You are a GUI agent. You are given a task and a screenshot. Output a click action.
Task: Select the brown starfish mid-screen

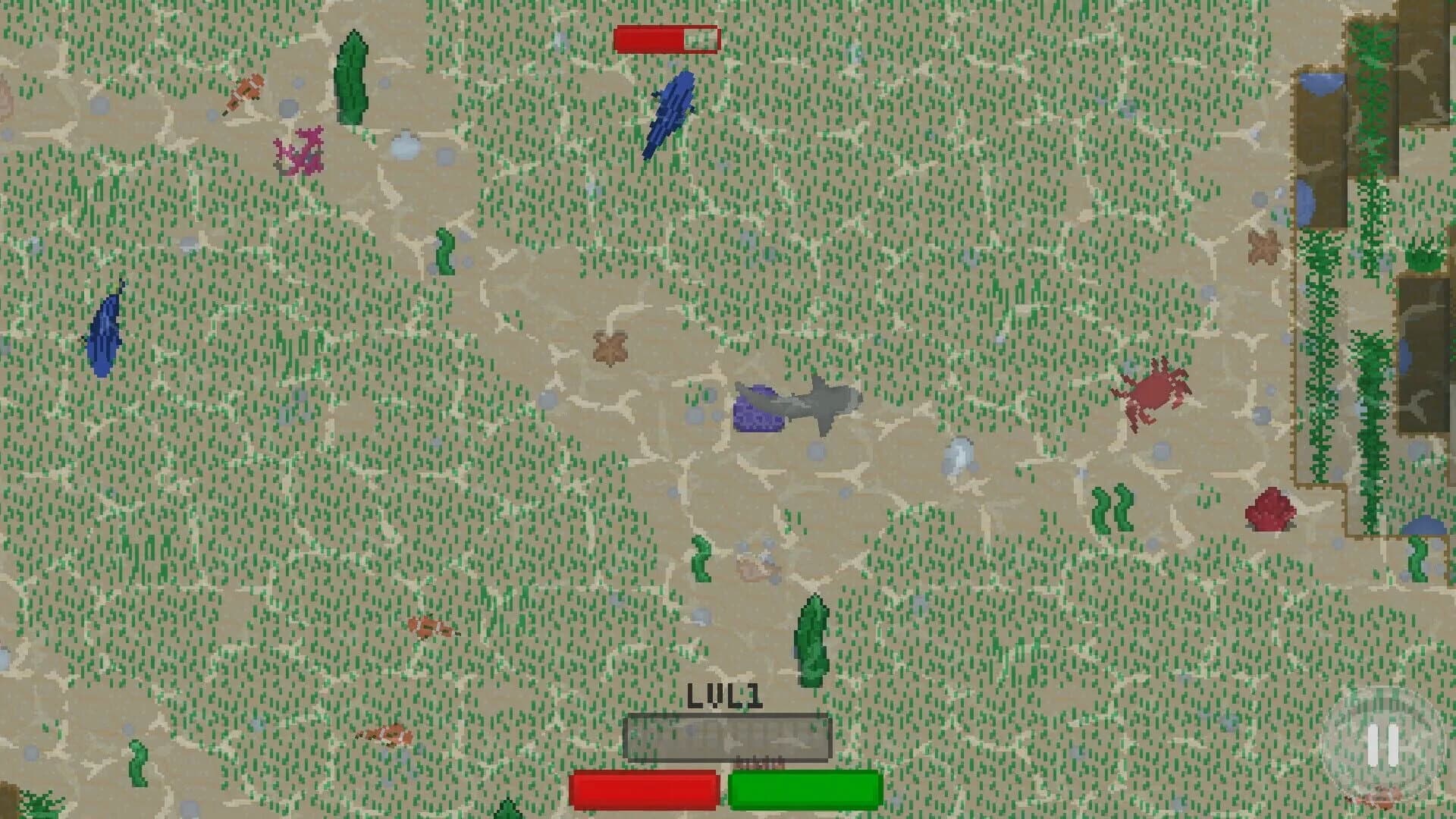610,349
